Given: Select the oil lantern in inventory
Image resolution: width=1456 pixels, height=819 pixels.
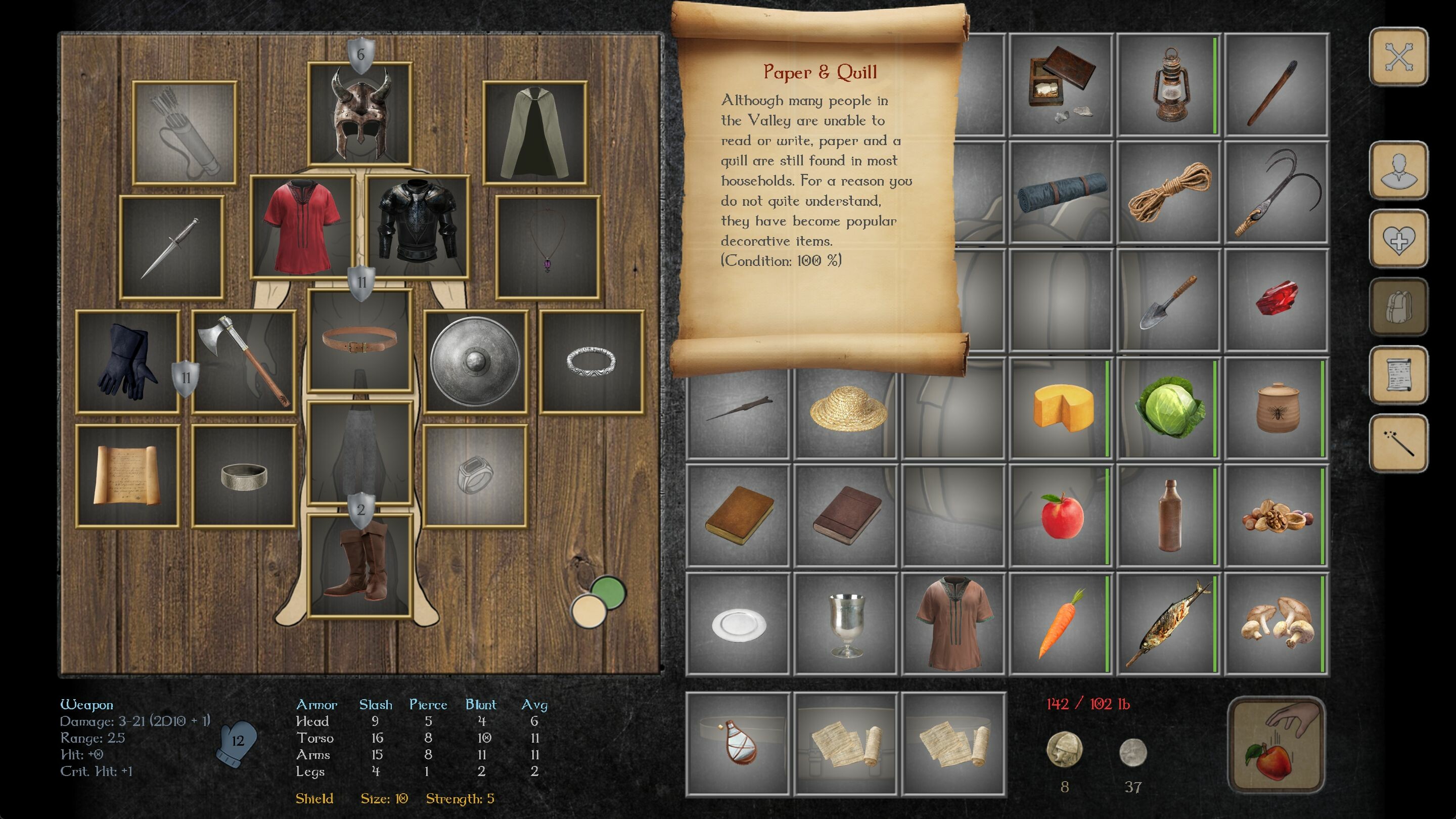Looking at the screenshot, I should tap(1169, 85).
